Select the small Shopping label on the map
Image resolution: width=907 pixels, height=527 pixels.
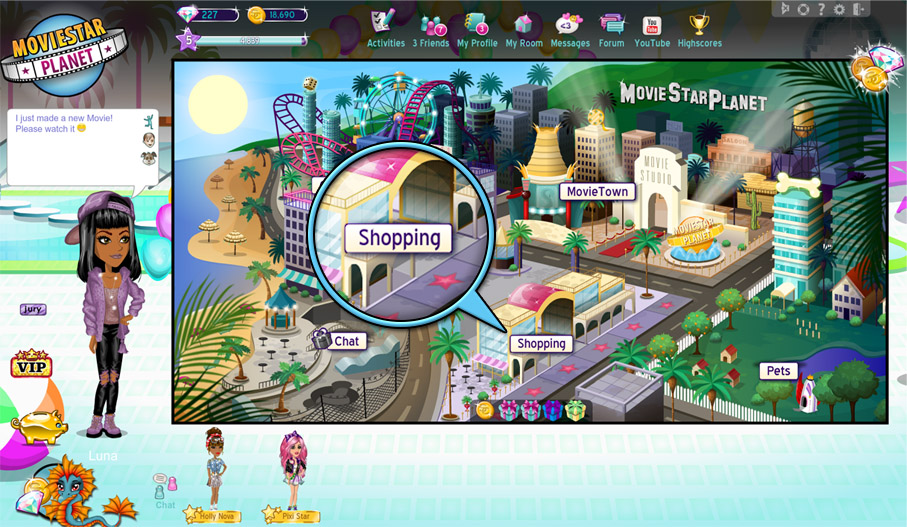(541, 343)
